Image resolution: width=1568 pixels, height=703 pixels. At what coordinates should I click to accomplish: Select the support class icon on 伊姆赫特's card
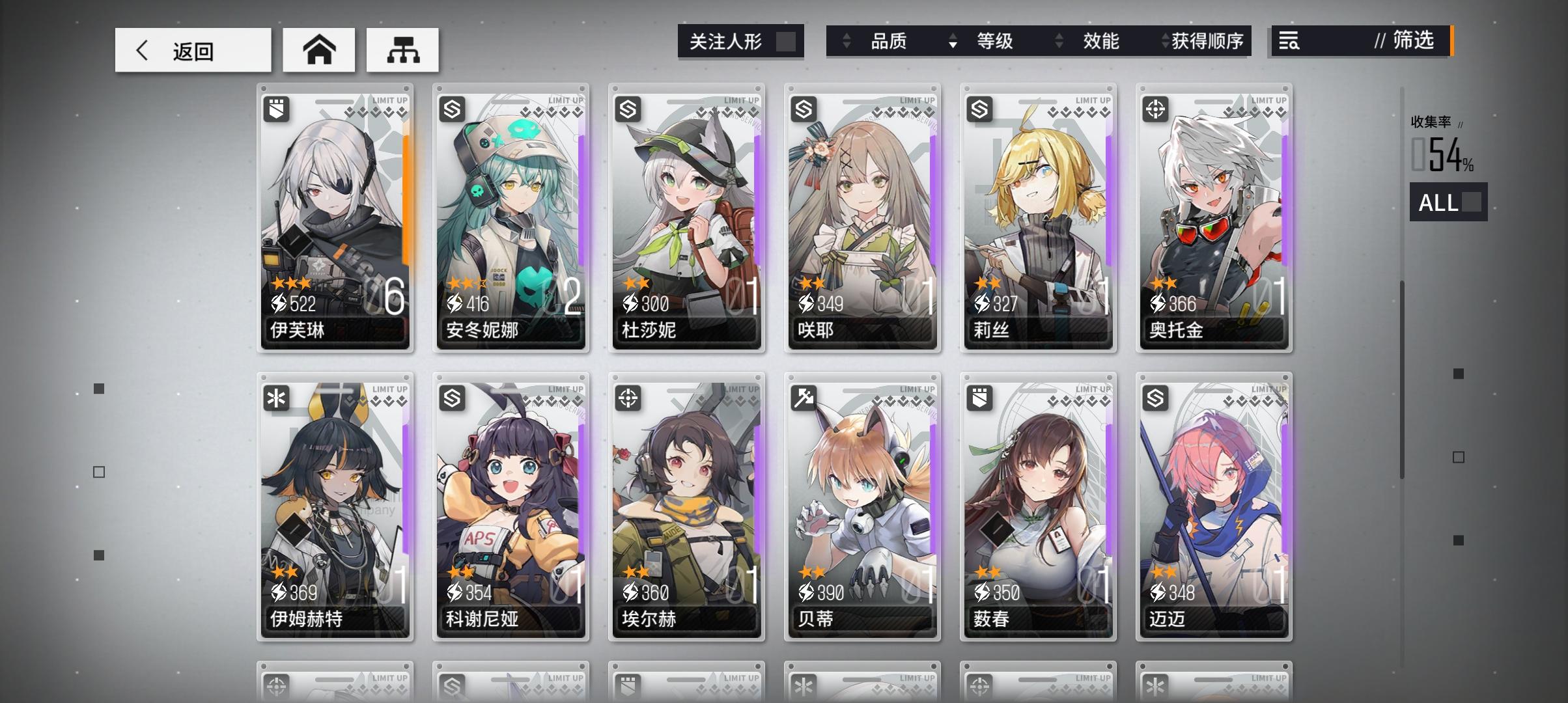(276, 398)
